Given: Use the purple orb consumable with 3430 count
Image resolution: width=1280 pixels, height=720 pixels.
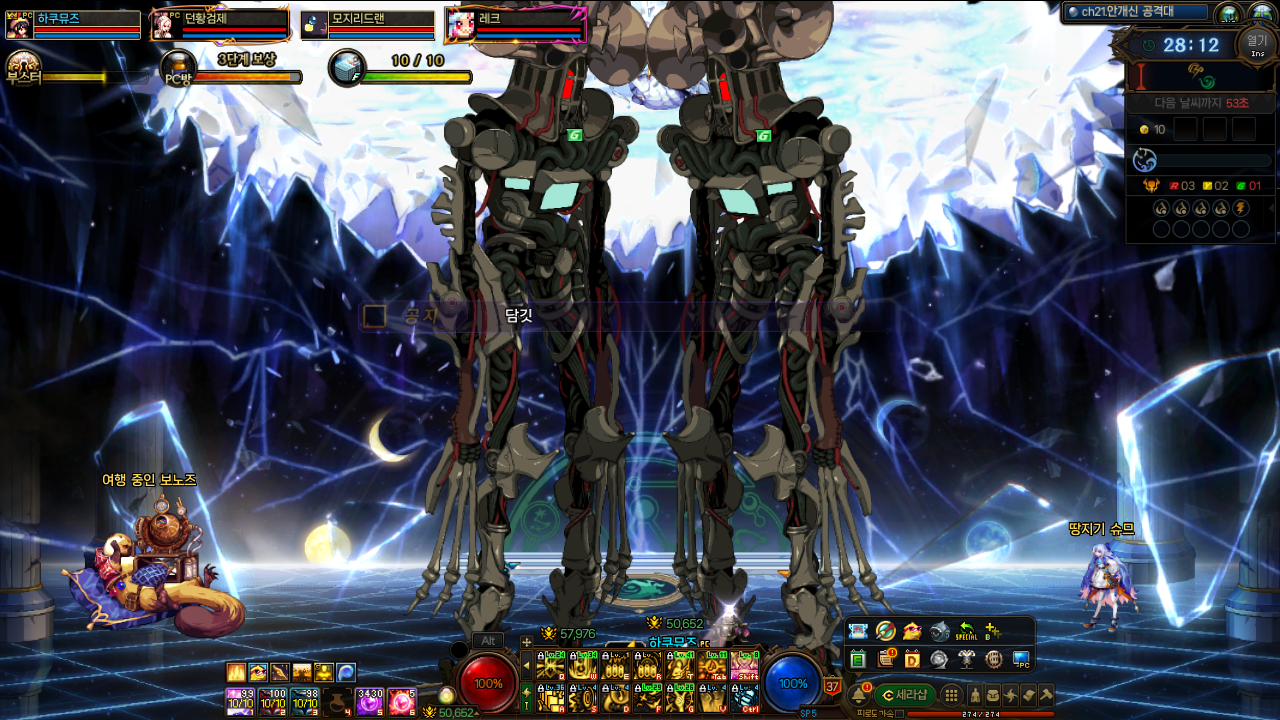Looking at the screenshot, I should click(x=370, y=701).
